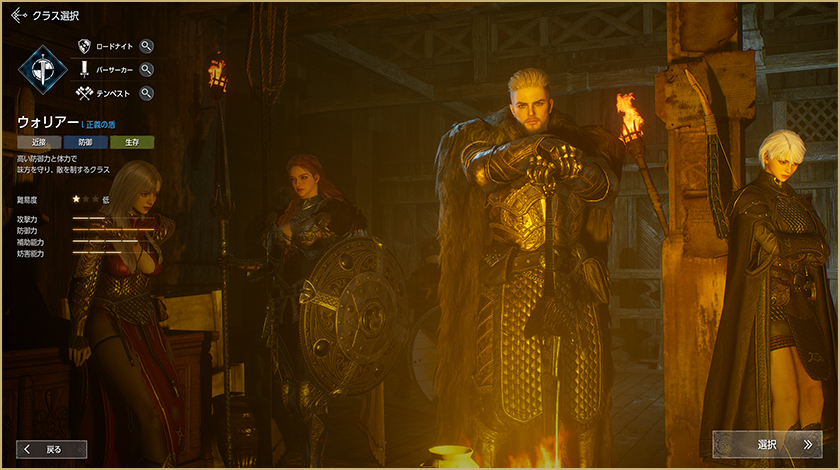Screen dimensions: 840x470
Task: Confirm the class with the 選択 button
Action: coord(767,444)
